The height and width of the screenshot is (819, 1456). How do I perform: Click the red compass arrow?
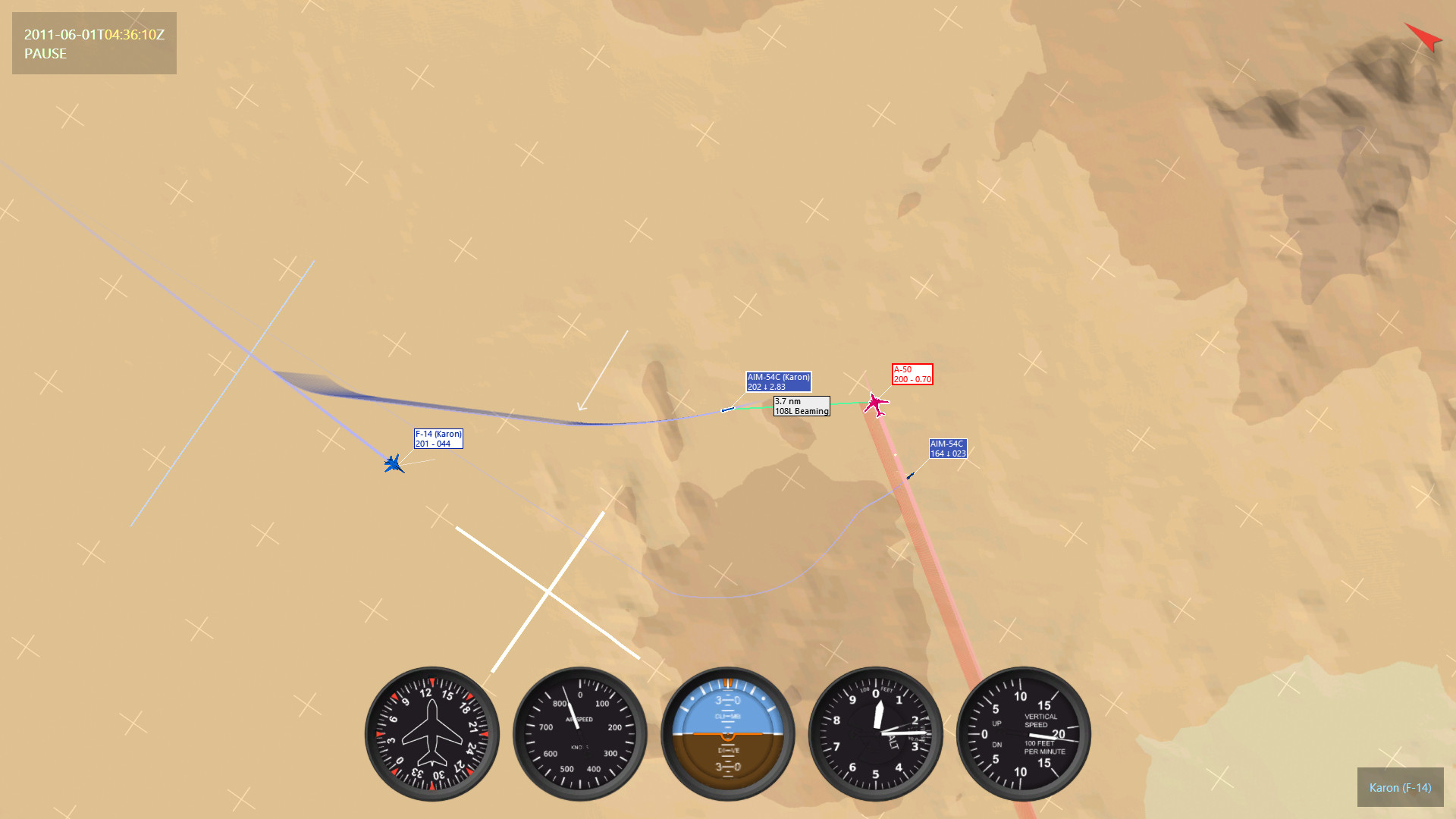(1423, 36)
